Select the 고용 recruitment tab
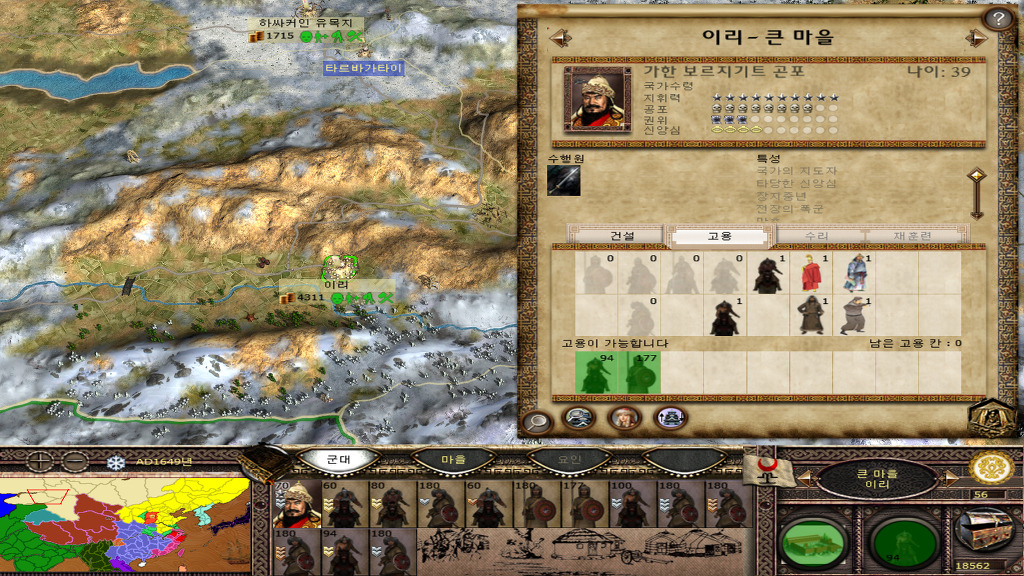Screen dimensions: 1024x576 [x=720, y=236]
